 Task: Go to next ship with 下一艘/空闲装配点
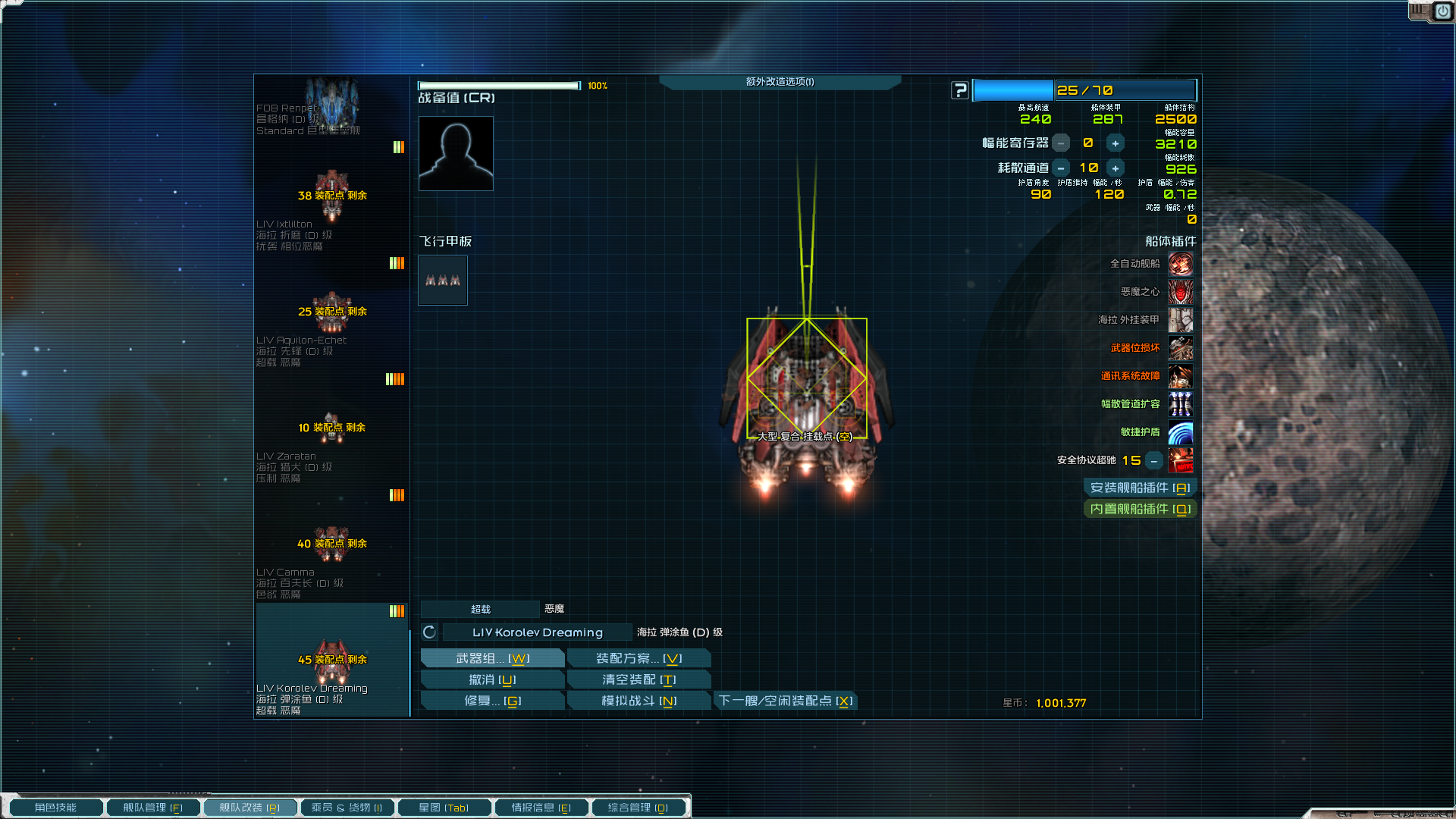tap(786, 701)
